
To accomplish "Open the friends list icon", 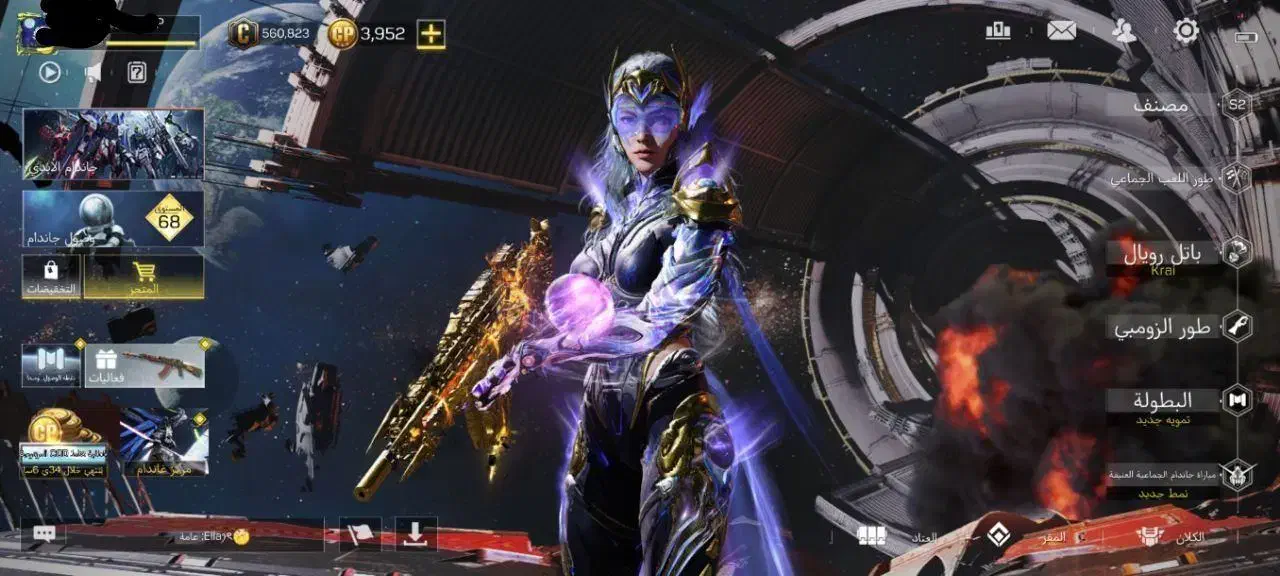I will point(1124,31).
